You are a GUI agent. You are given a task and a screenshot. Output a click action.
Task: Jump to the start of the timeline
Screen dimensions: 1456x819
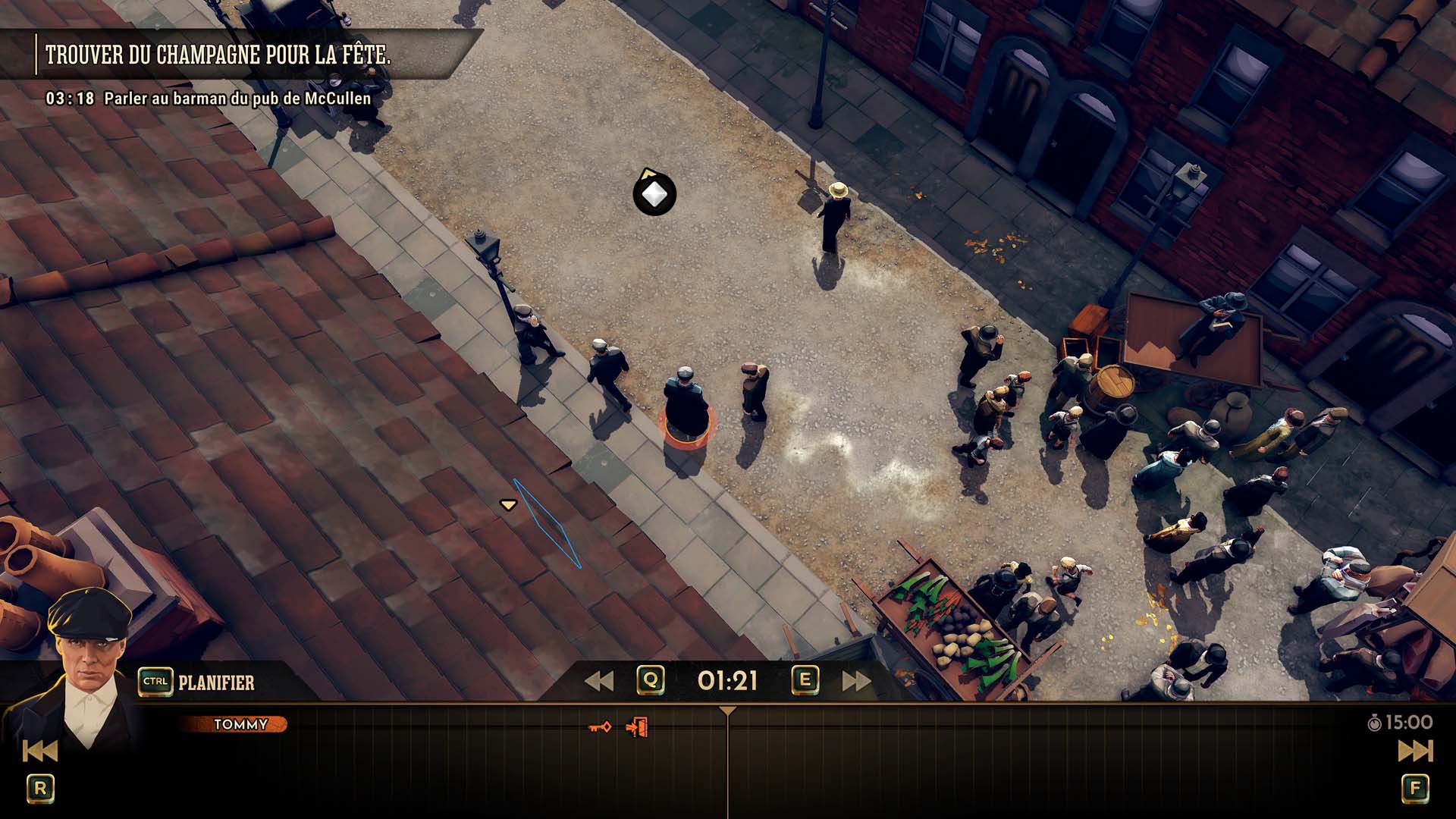(39, 751)
